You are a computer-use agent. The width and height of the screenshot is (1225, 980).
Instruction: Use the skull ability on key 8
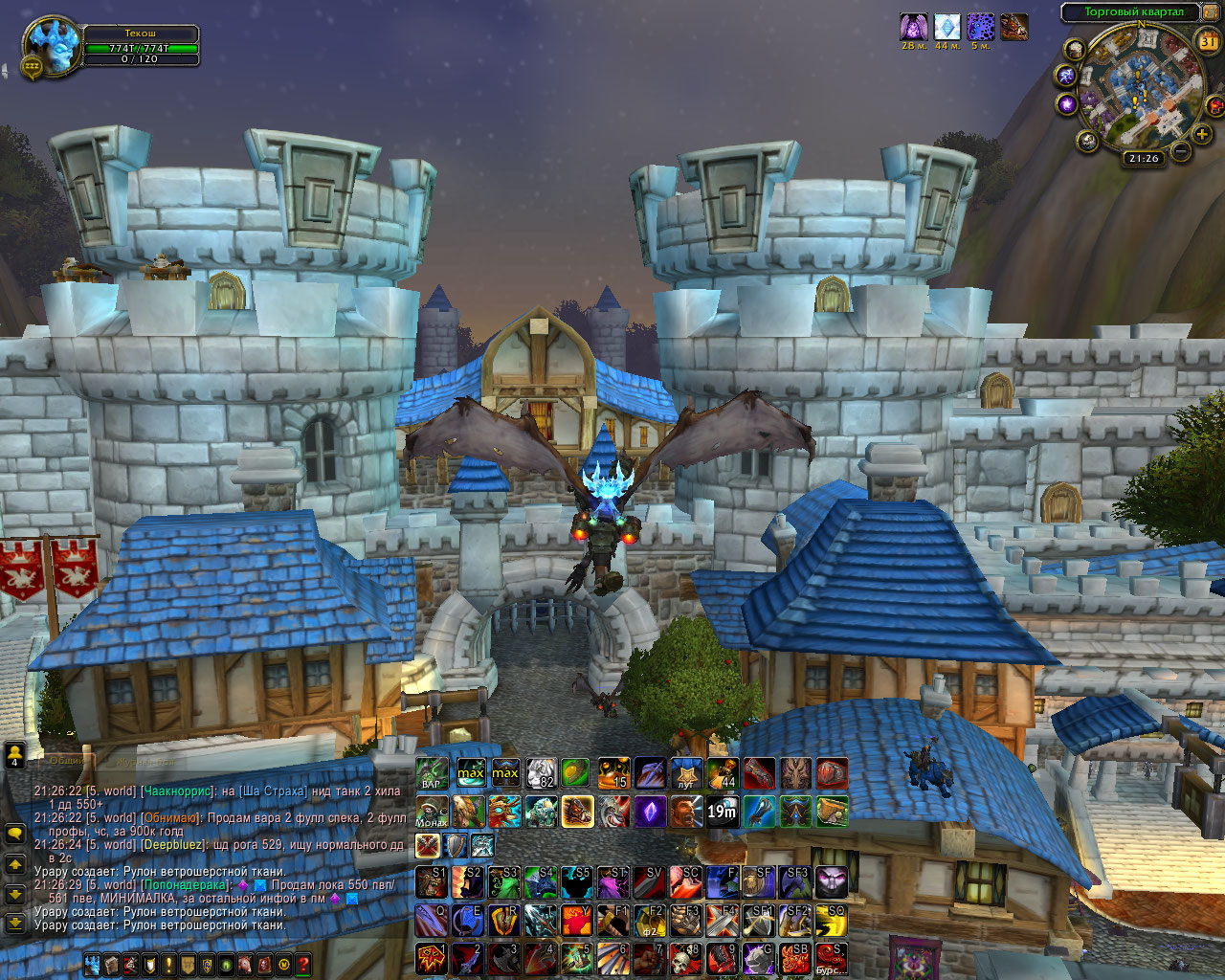686,959
